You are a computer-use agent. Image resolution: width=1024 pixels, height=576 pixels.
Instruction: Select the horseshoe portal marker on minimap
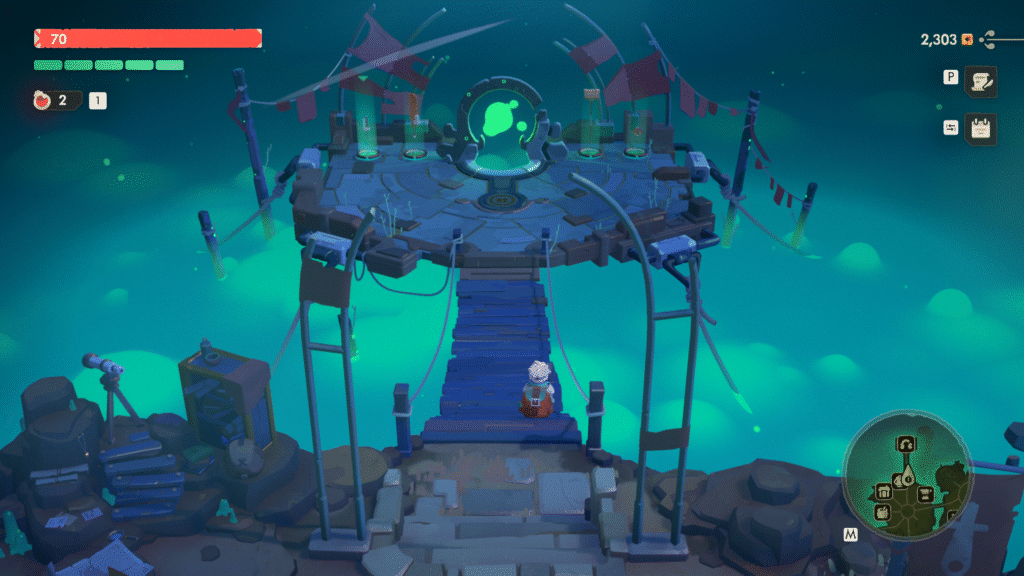[x=906, y=445]
